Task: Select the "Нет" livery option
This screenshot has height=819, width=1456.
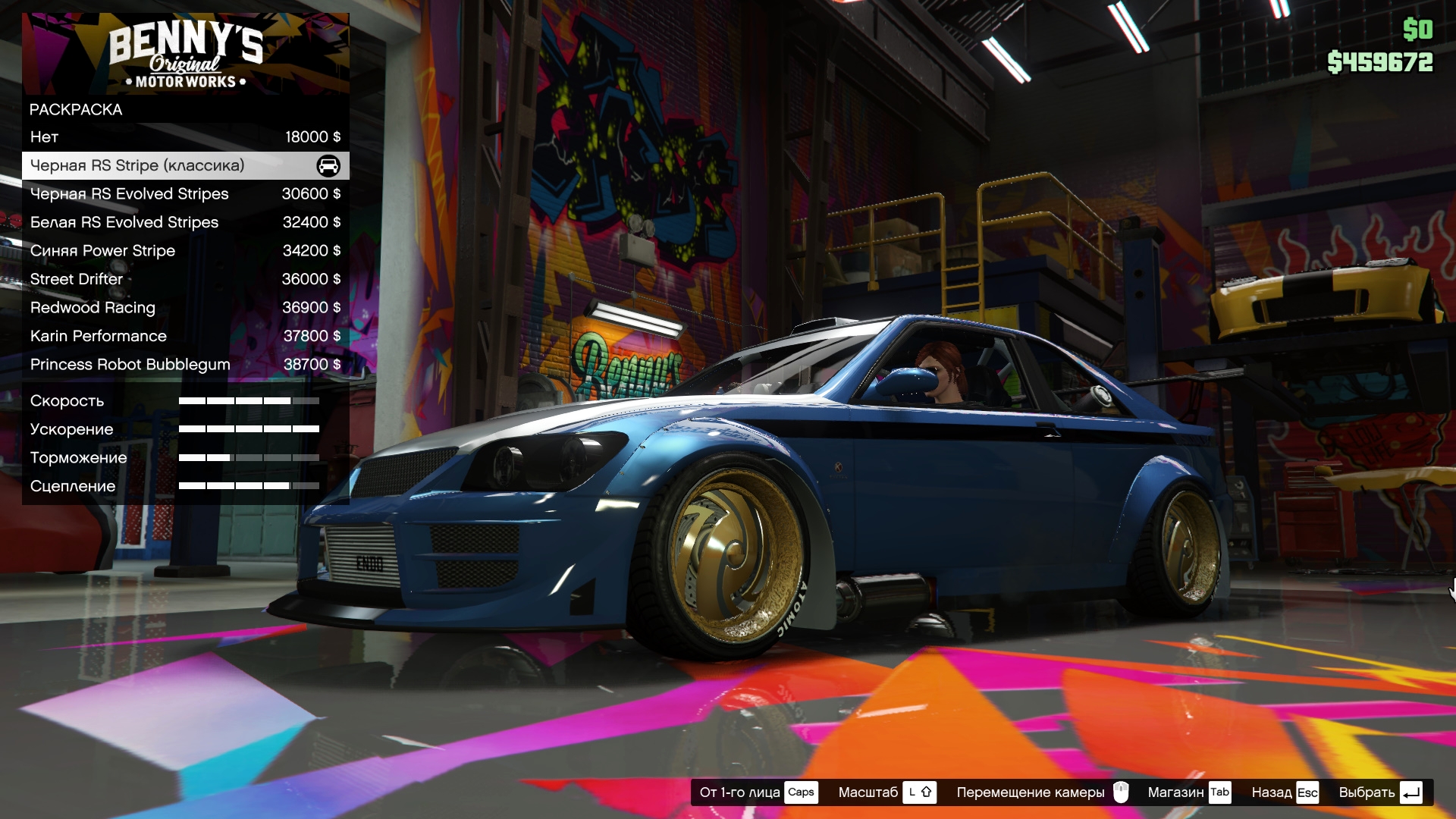Action: coord(185,137)
